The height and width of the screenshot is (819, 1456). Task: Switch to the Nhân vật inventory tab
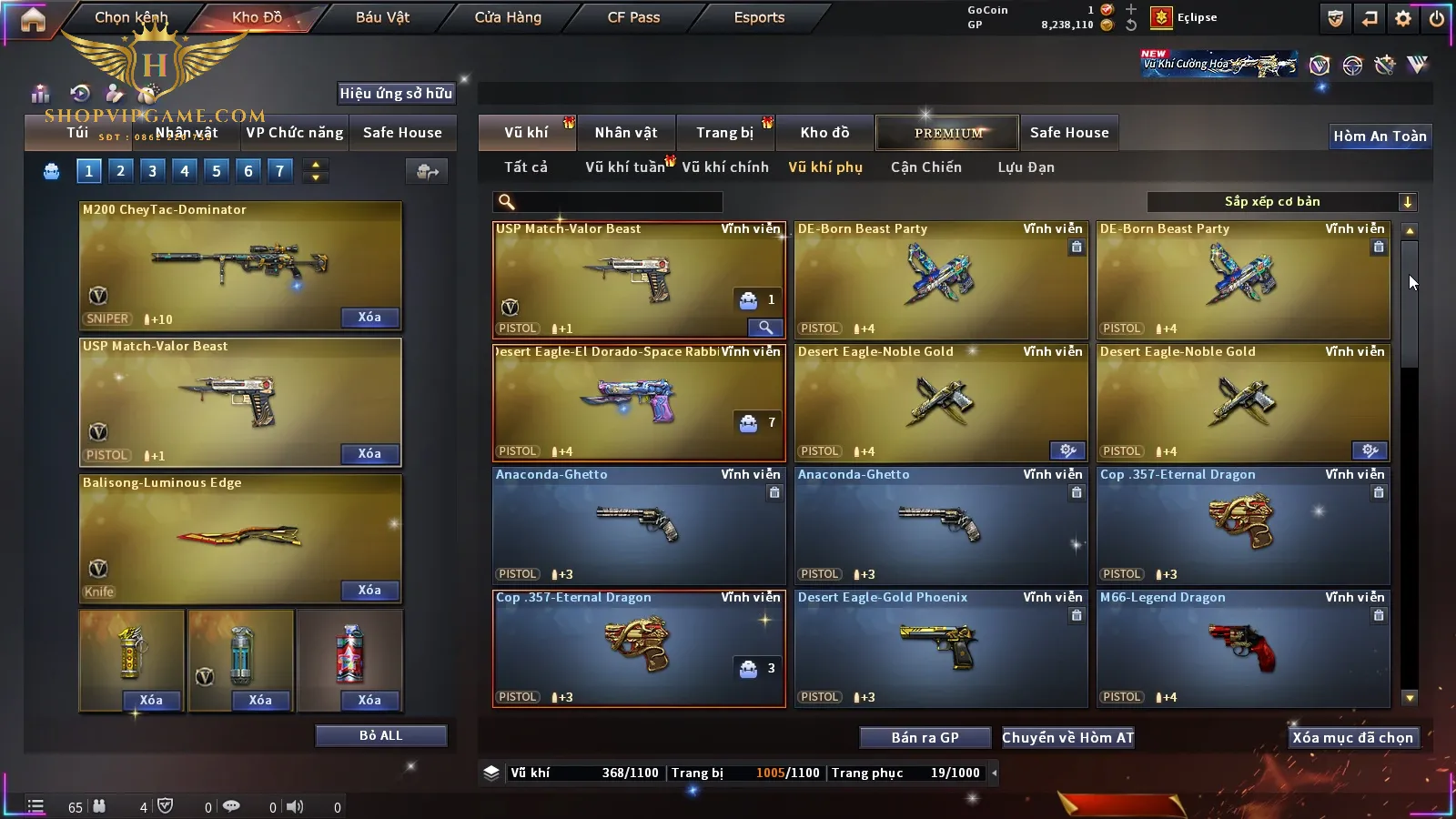point(626,133)
